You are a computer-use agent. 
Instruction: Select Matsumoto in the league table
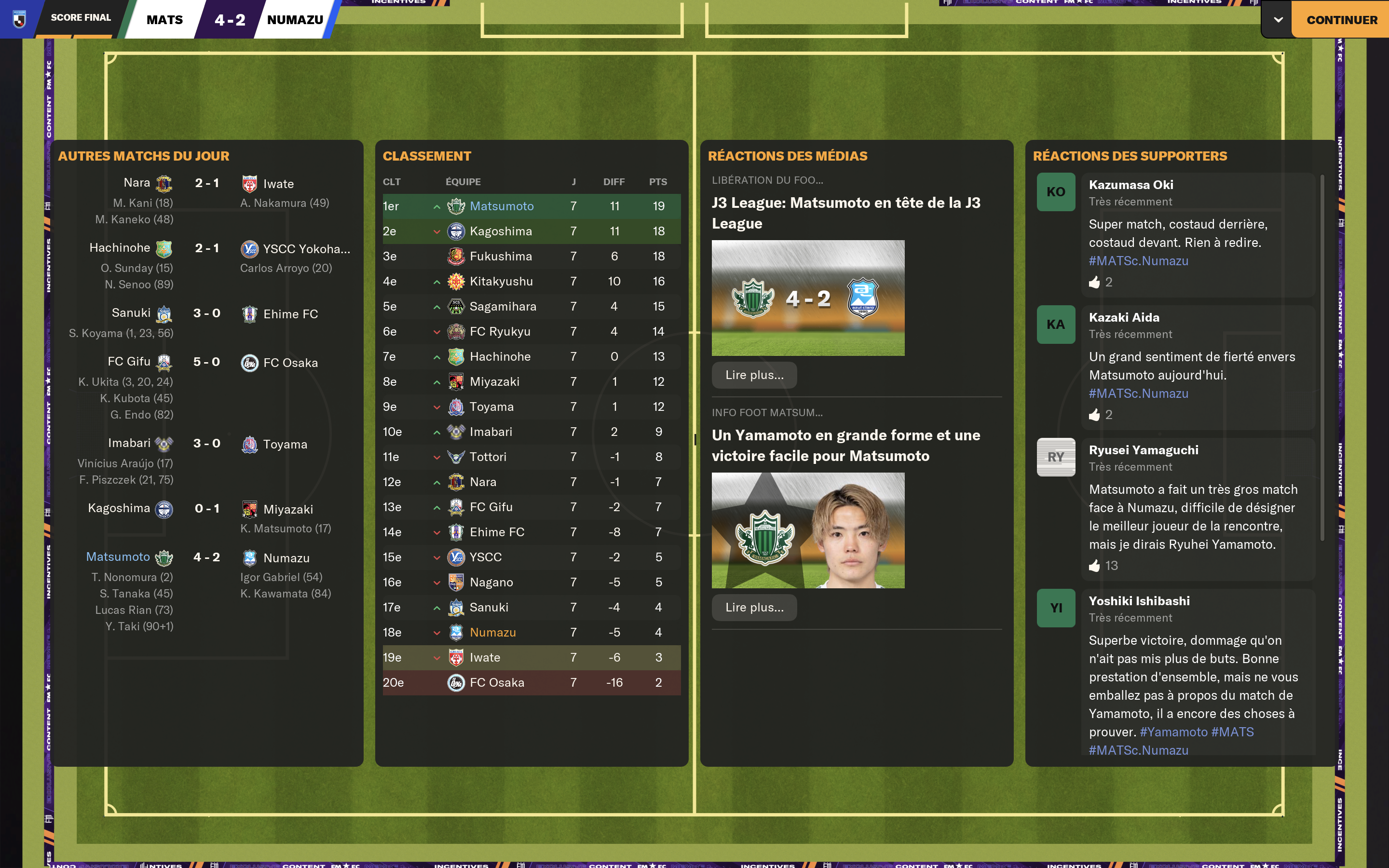(501, 206)
